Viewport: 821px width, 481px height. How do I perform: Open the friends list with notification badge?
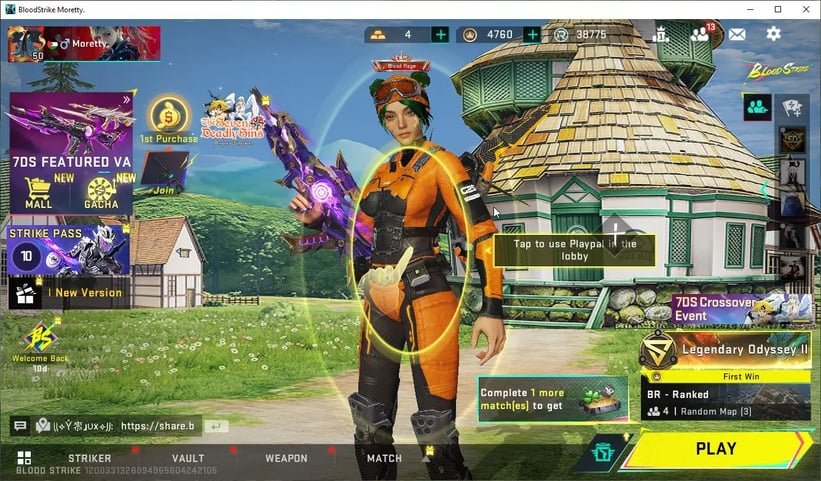[700, 34]
